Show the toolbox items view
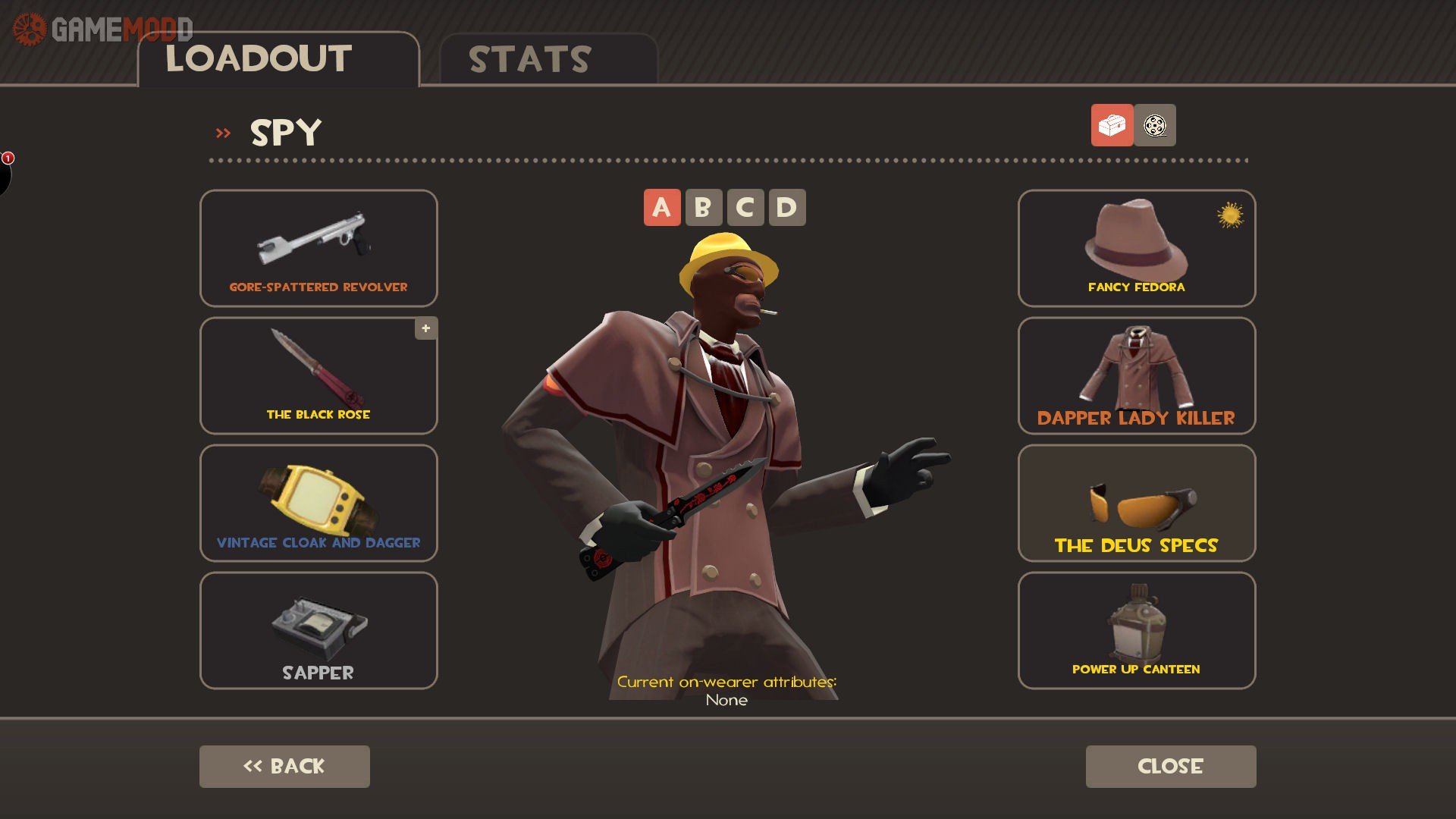The height and width of the screenshot is (819, 1456). [x=1112, y=125]
